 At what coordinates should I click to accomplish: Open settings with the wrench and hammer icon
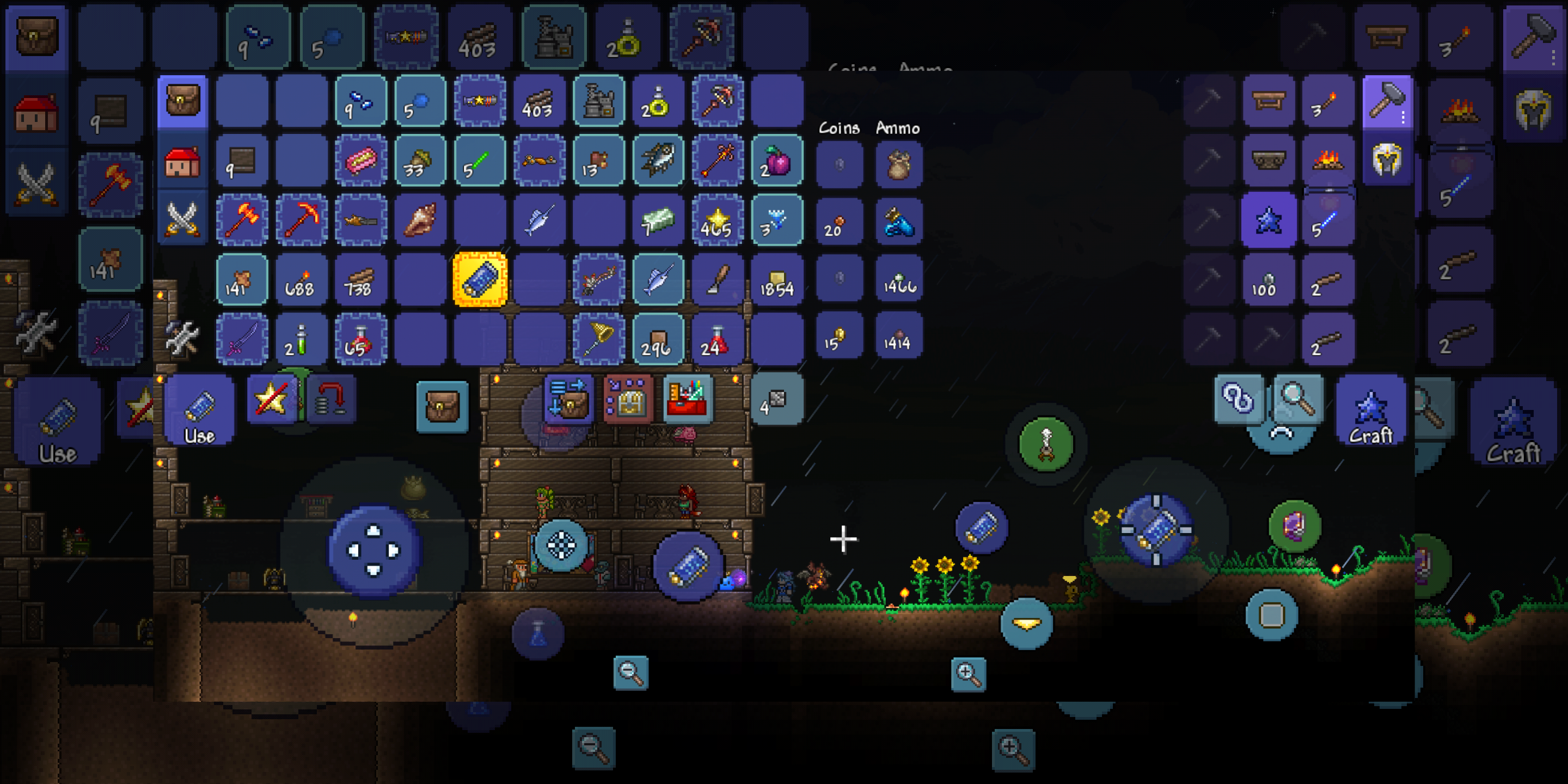182,338
